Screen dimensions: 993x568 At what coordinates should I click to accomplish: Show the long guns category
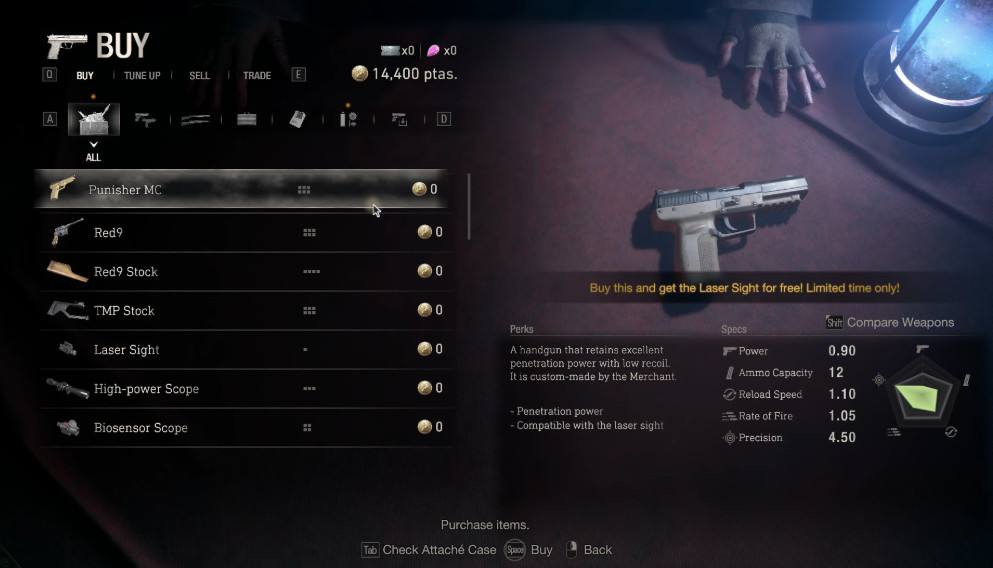point(196,120)
